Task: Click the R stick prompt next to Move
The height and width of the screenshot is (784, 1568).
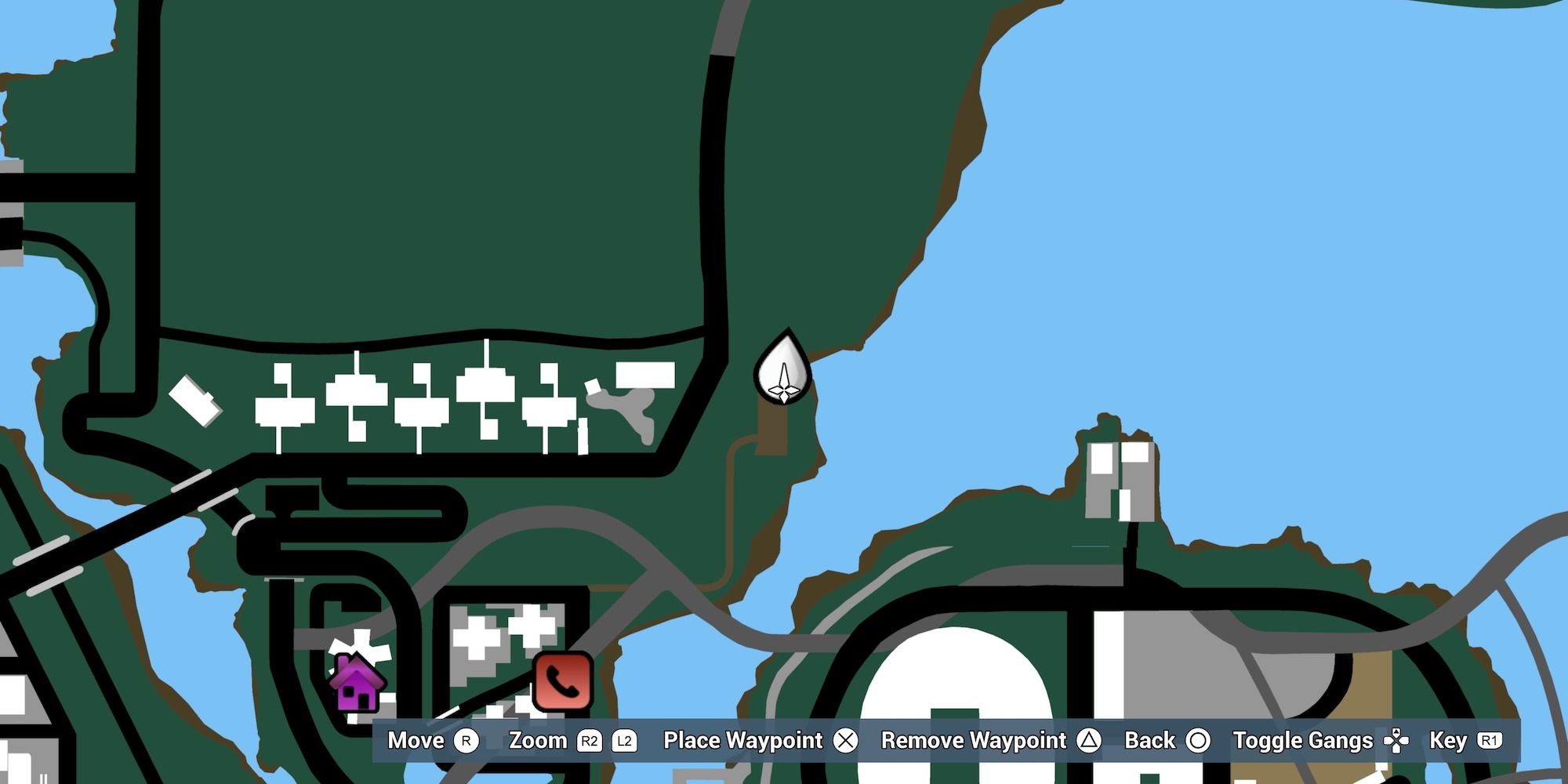Action: point(467,740)
